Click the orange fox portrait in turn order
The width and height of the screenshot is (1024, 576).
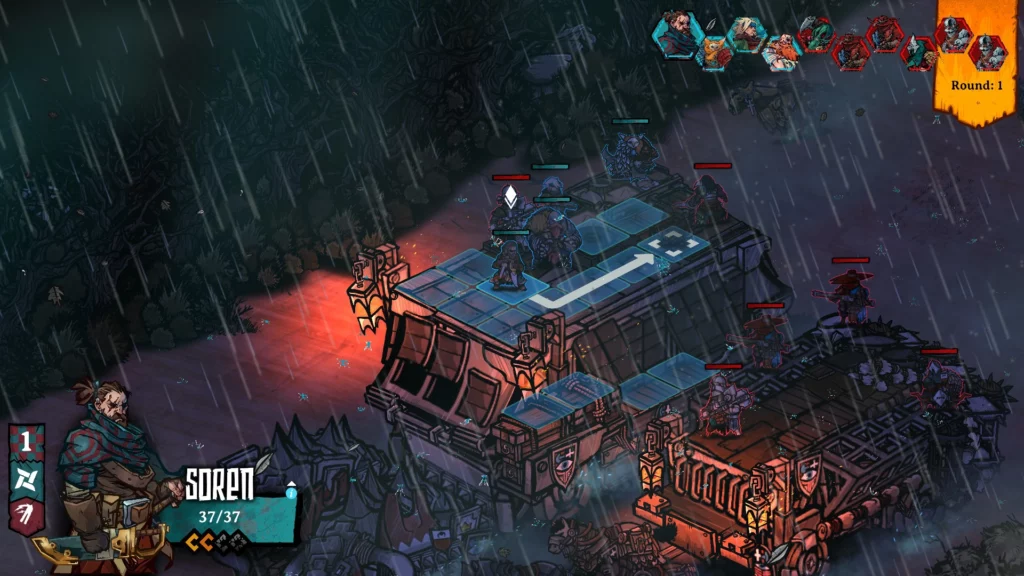pos(713,50)
